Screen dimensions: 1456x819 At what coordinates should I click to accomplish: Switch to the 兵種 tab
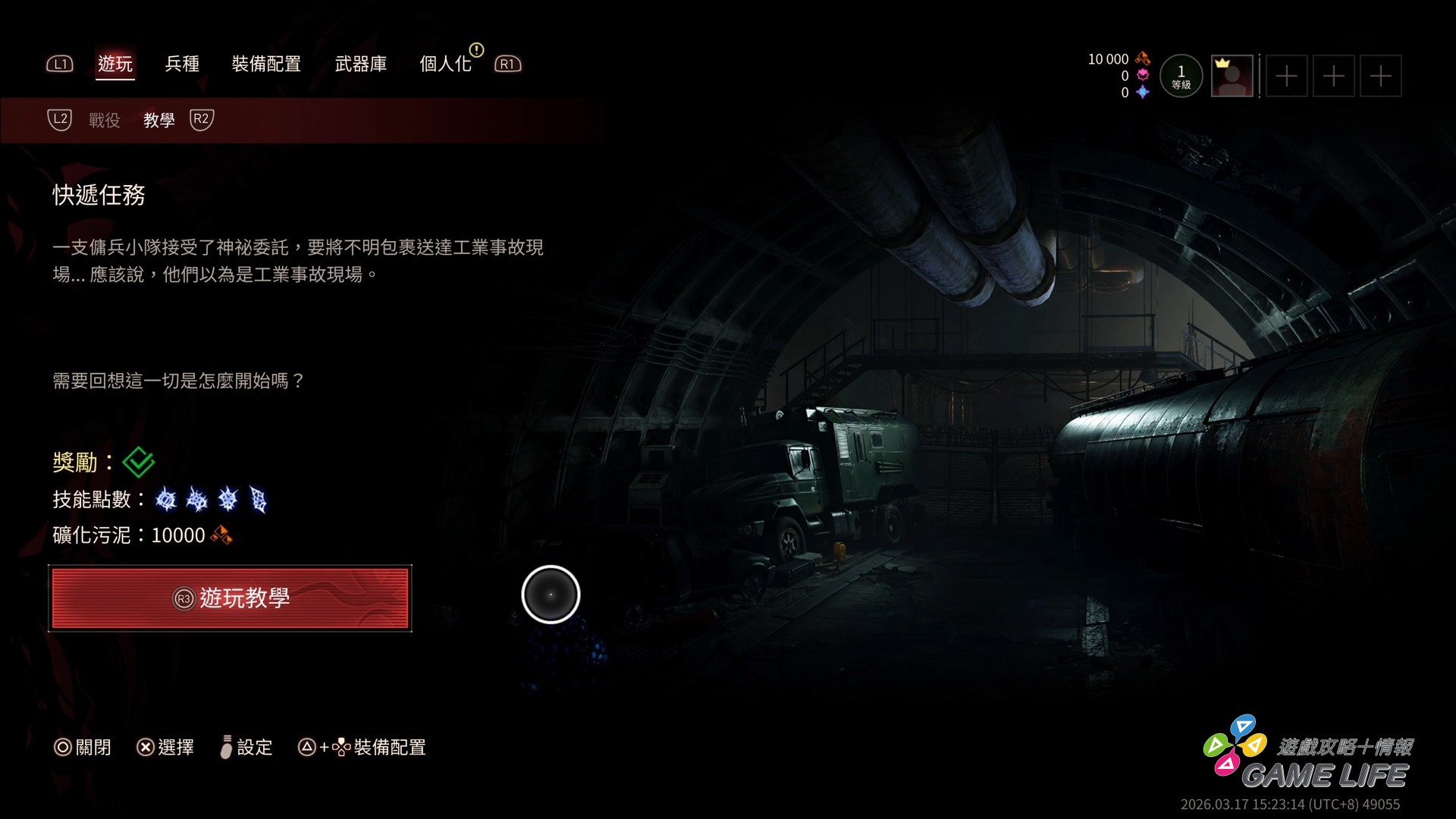pyautogui.click(x=182, y=64)
